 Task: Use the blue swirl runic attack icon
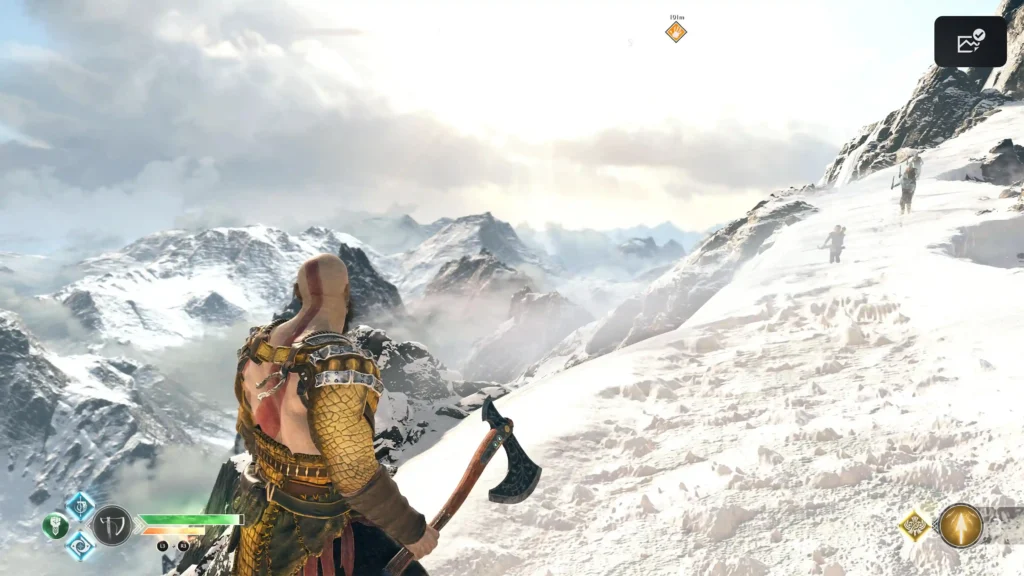click(80, 546)
